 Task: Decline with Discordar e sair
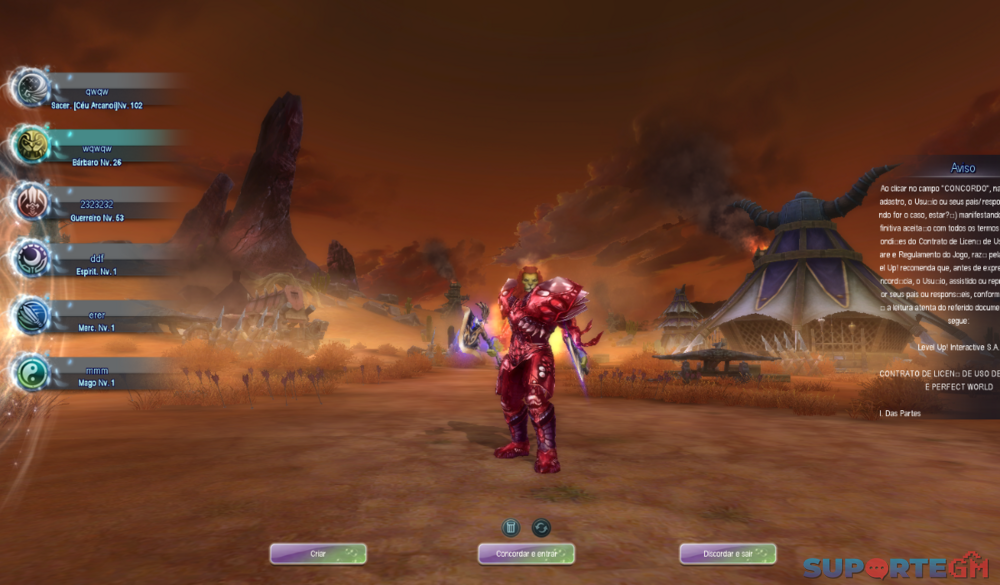pyautogui.click(x=728, y=553)
